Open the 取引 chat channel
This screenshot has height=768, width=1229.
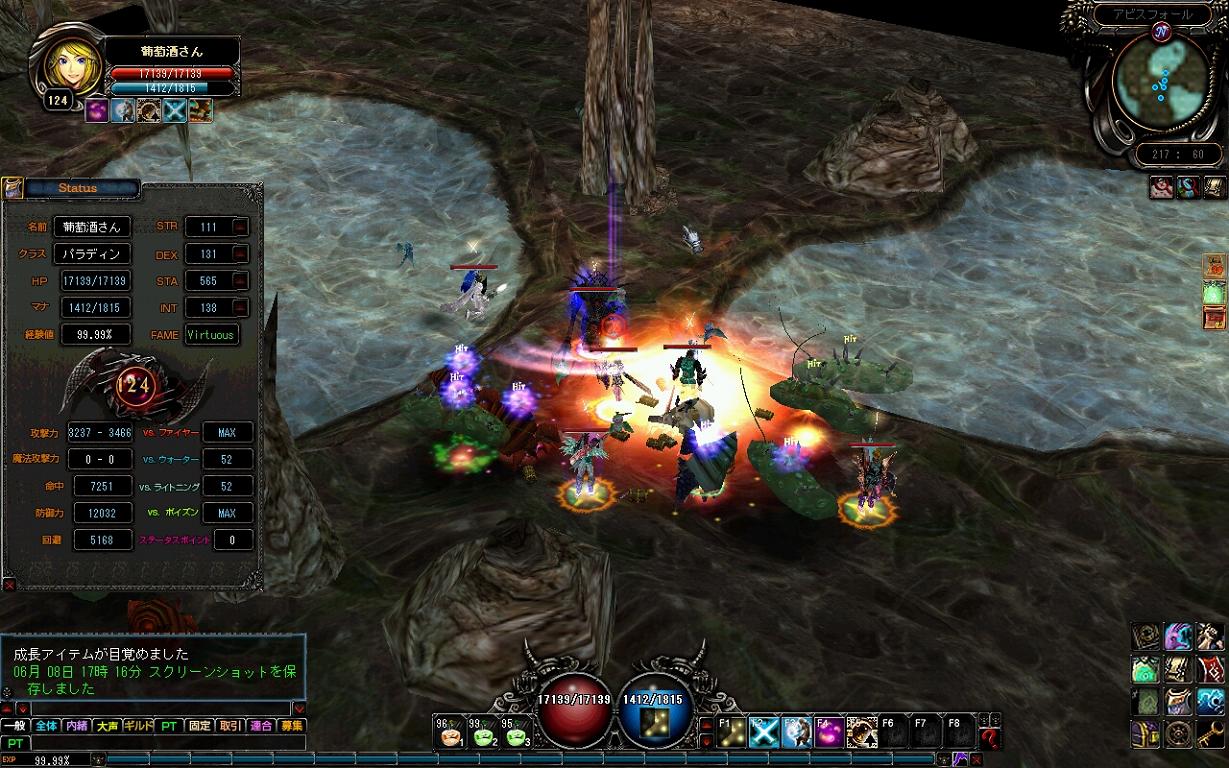pos(230,726)
